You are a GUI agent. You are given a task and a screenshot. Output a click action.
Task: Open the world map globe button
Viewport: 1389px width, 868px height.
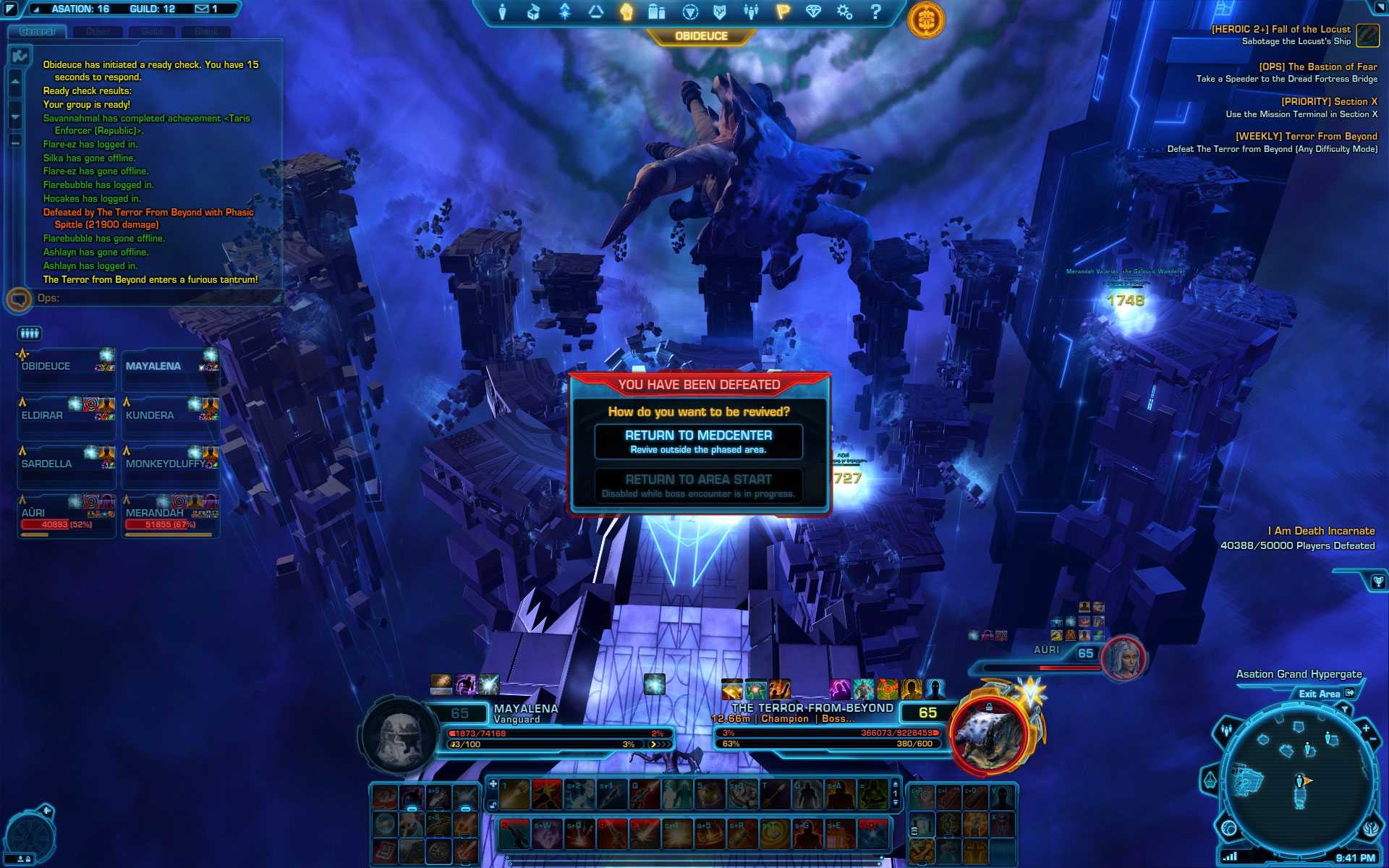click(1229, 827)
